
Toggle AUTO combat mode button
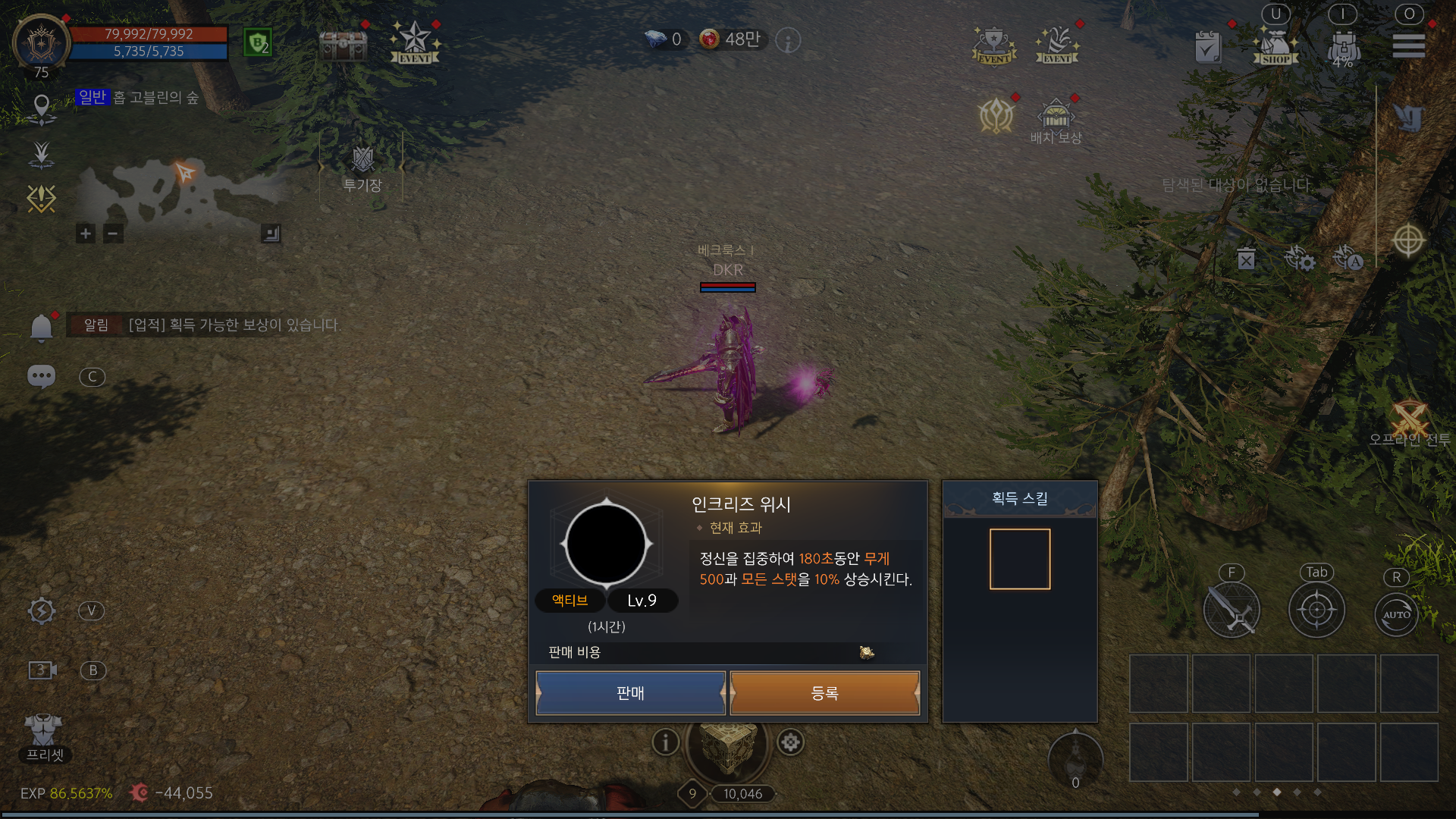point(1396,615)
